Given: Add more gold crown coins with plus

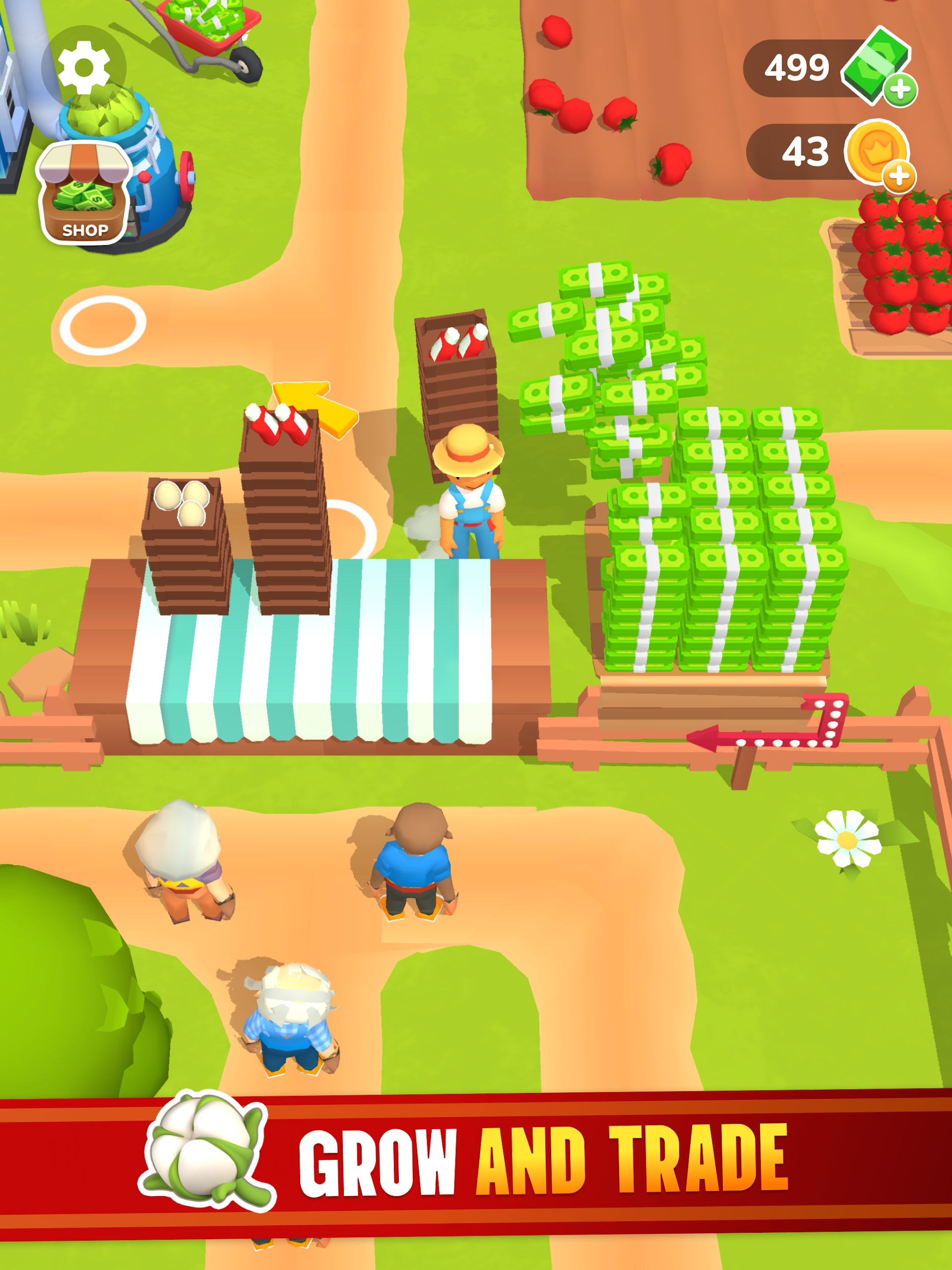Looking at the screenshot, I should [898, 175].
